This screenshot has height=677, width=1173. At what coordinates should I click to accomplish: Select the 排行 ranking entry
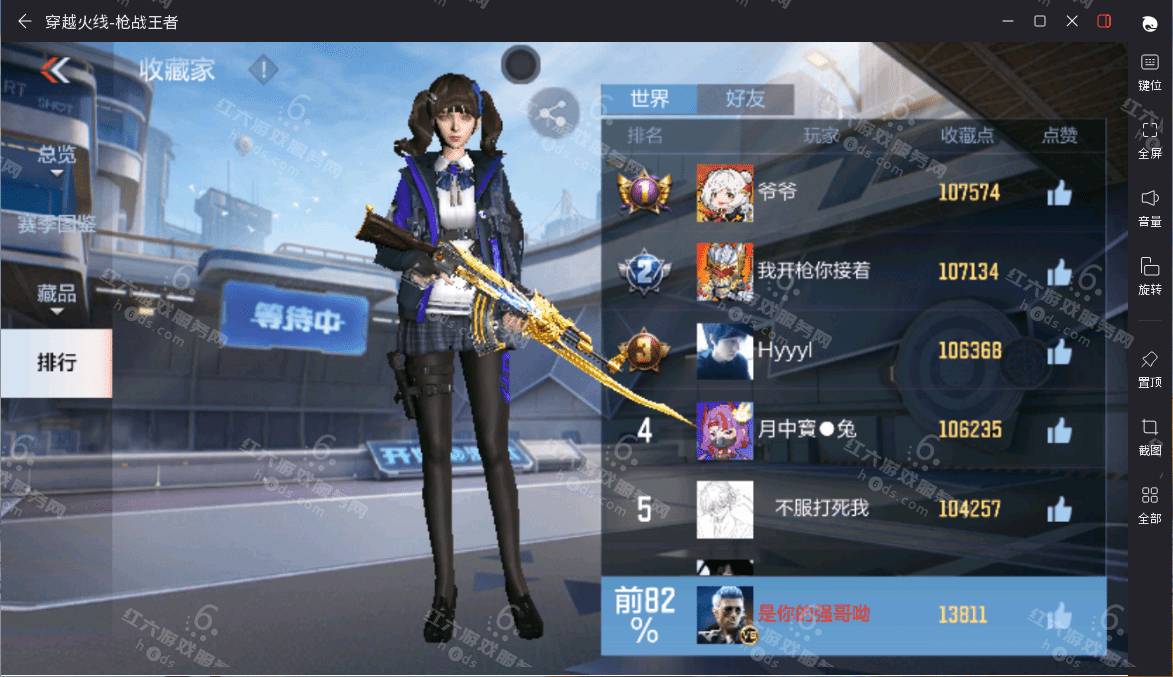tap(56, 362)
